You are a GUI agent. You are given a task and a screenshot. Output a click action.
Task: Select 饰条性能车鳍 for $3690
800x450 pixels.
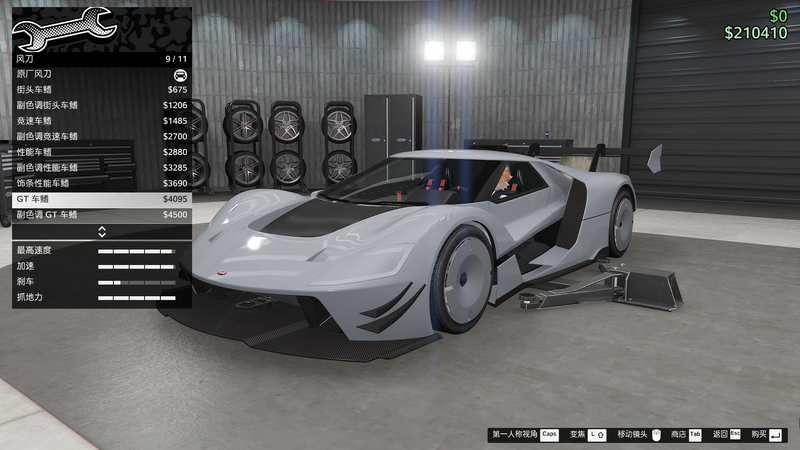pyautogui.click(x=100, y=183)
